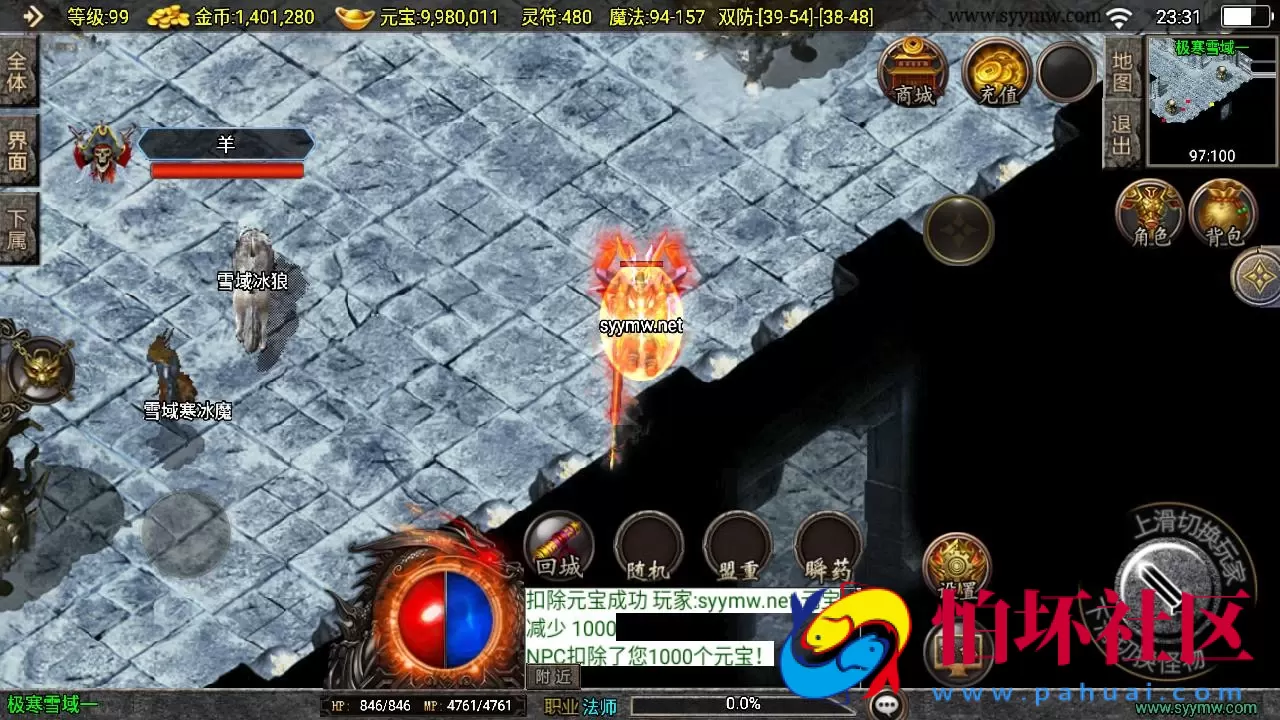1280x720 pixels.
Task: Toggle the 界面 interface panel
Action: (19, 147)
